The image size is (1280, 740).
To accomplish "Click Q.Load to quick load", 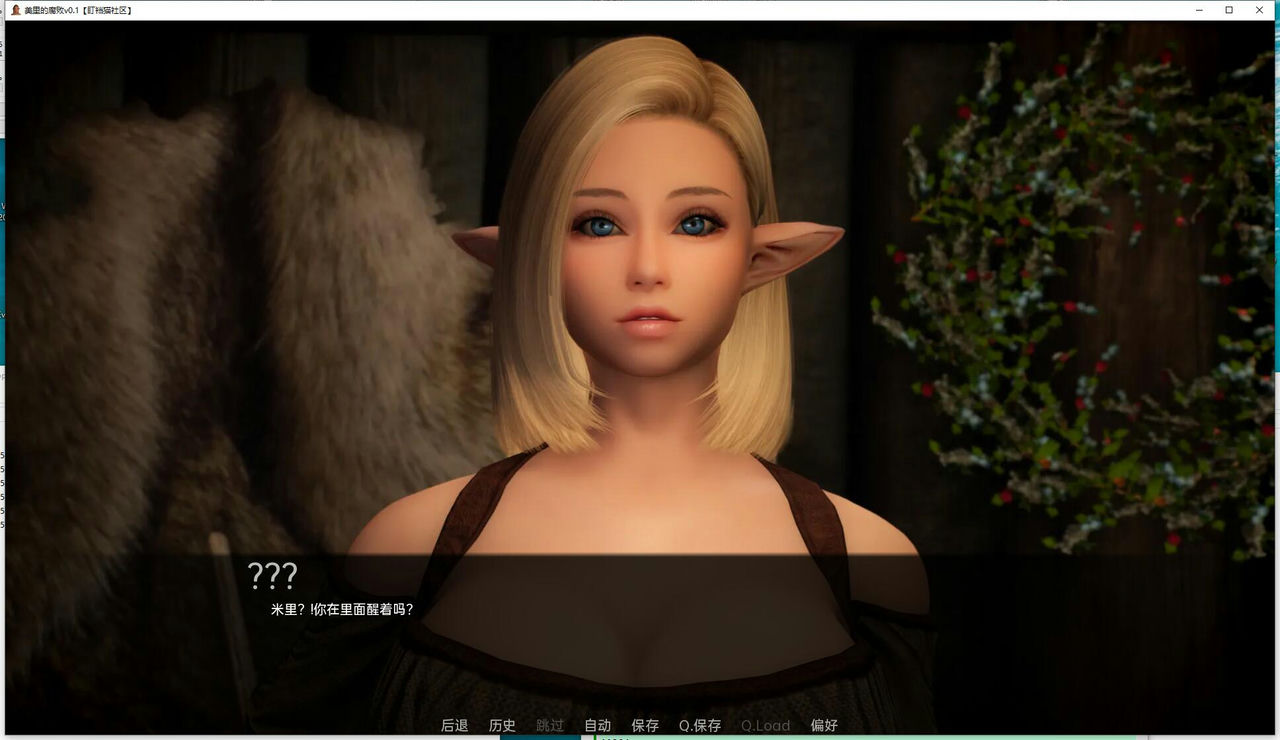I will (x=765, y=725).
